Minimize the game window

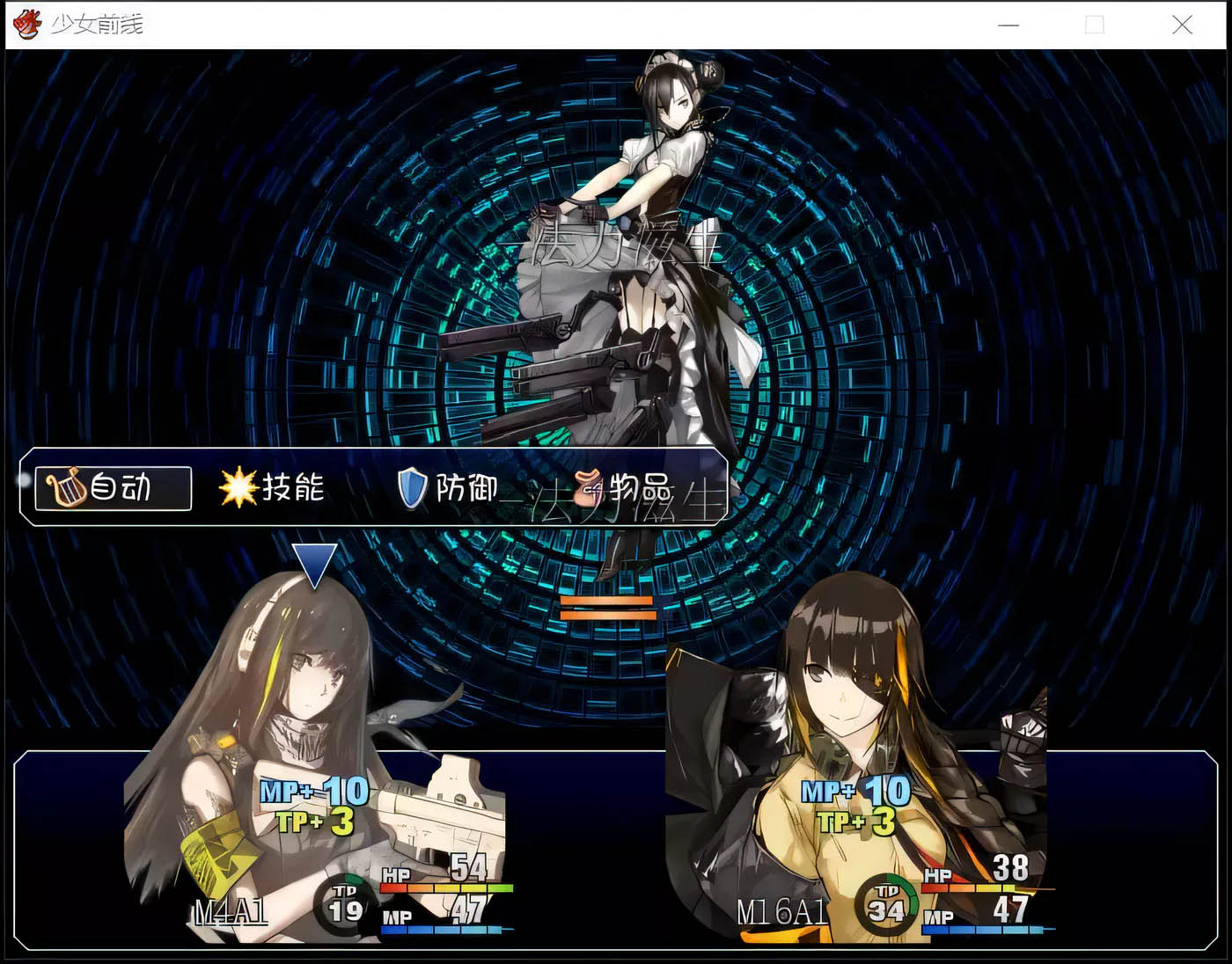(x=1008, y=25)
